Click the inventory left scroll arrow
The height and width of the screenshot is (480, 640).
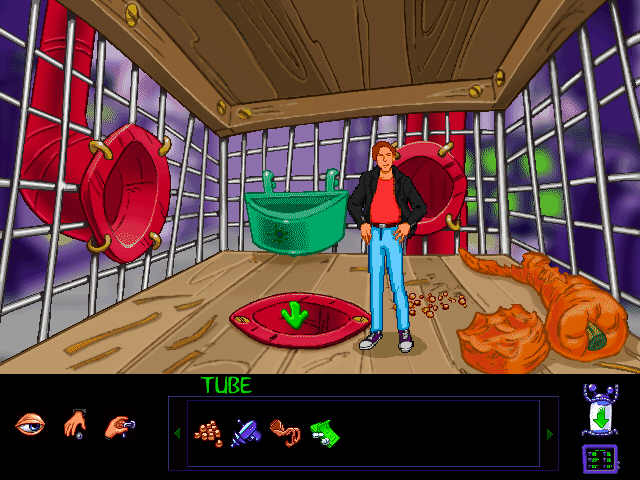point(178,433)
